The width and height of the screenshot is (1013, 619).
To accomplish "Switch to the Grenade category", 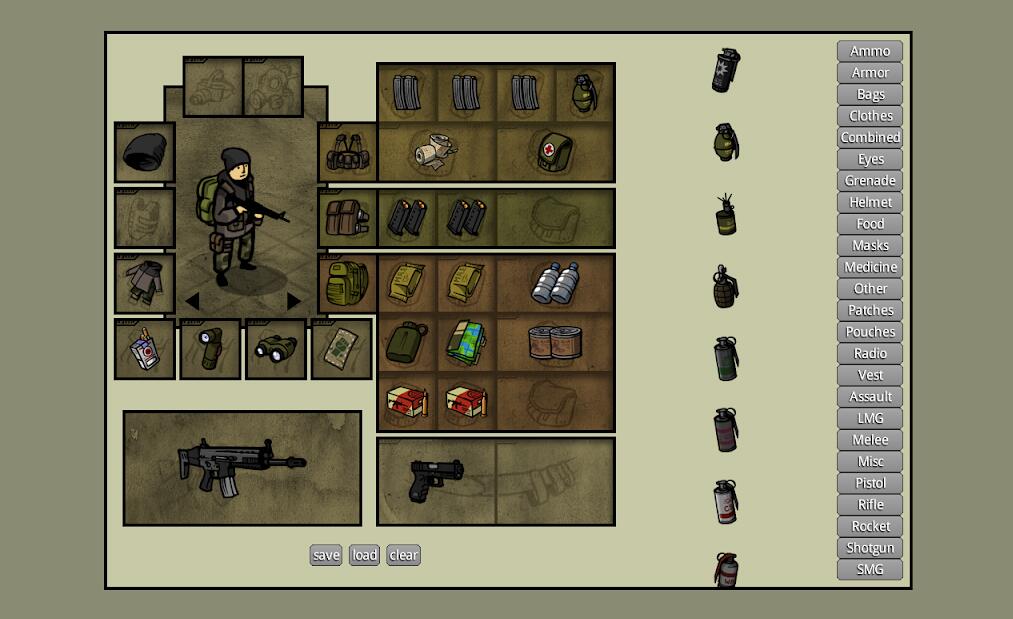I will click(x=870, y=181).
